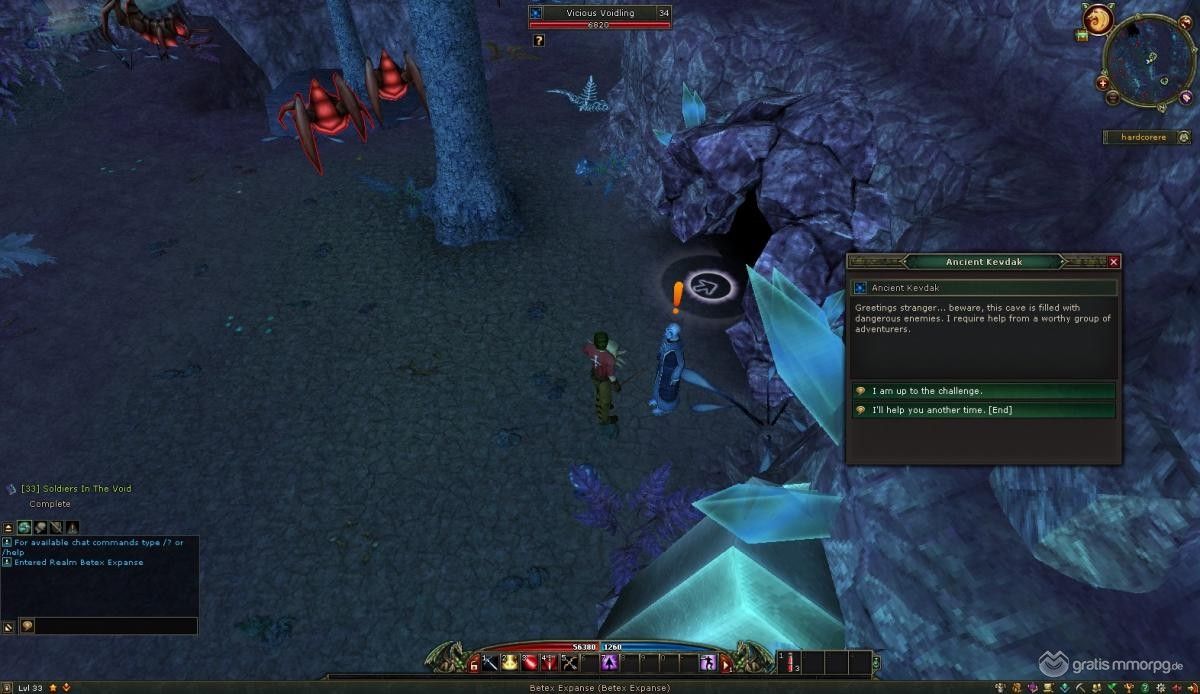Use the red potion in quick slot
This screenshot has height=694, width=1200.
[x=790, y=662]
